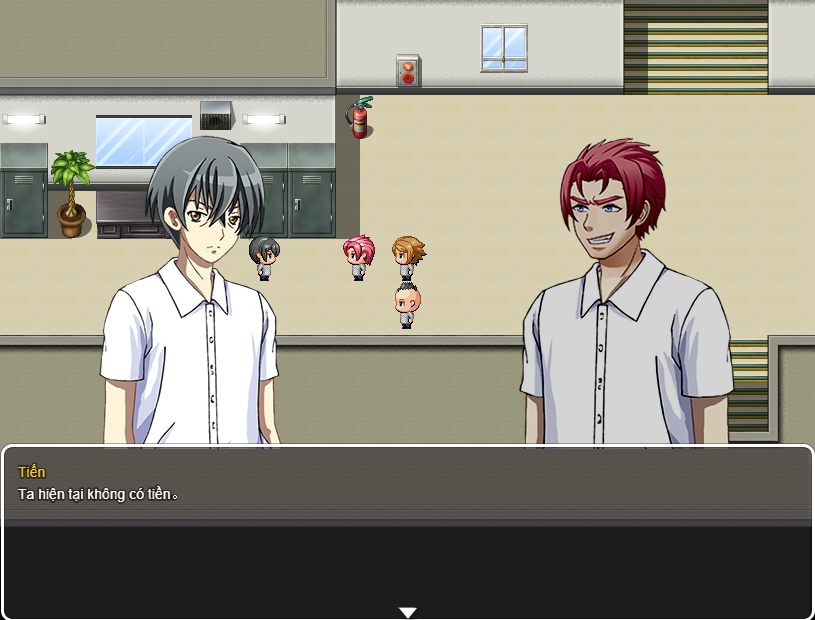Advance the dialogue box text

[x=407, y=530]
